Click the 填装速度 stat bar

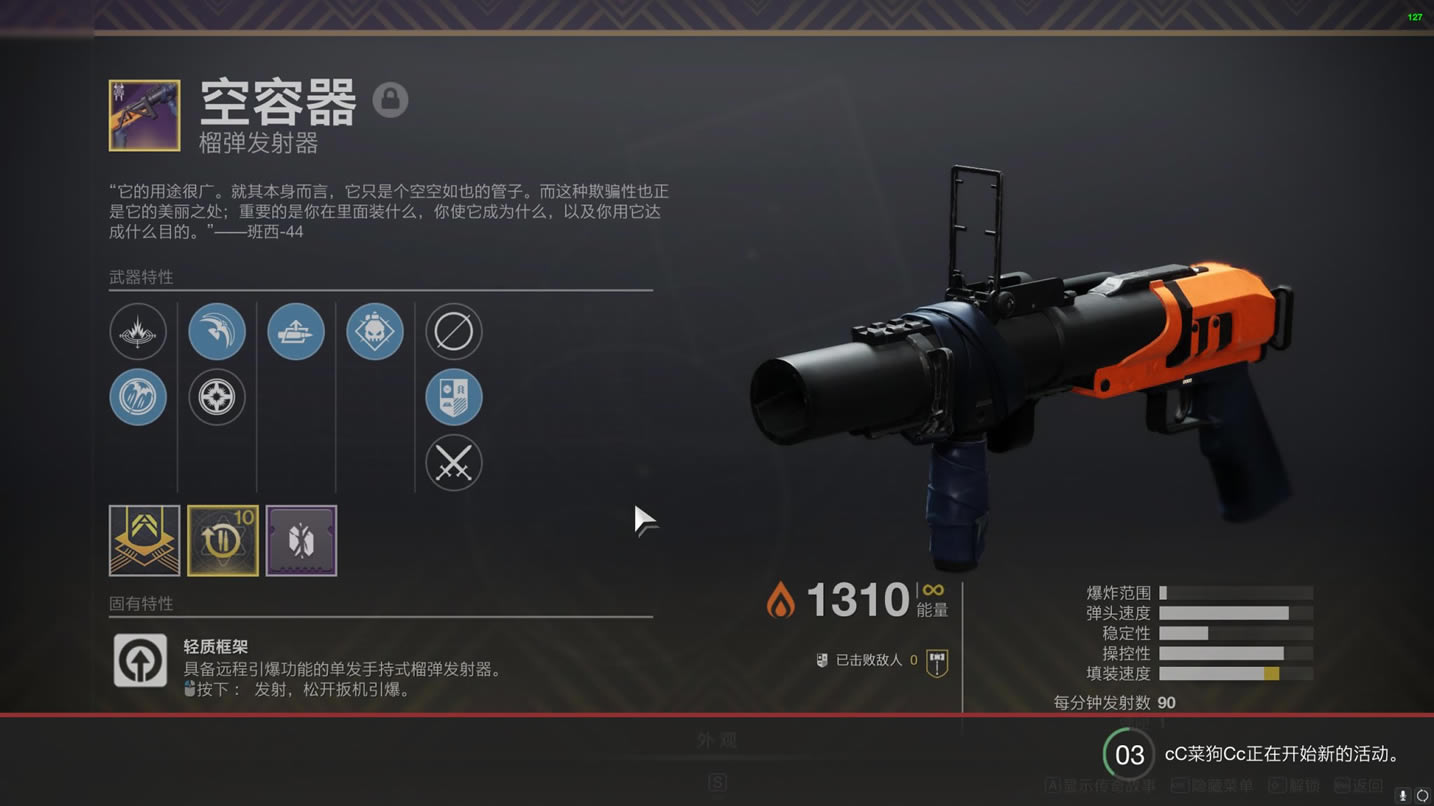1237,675
